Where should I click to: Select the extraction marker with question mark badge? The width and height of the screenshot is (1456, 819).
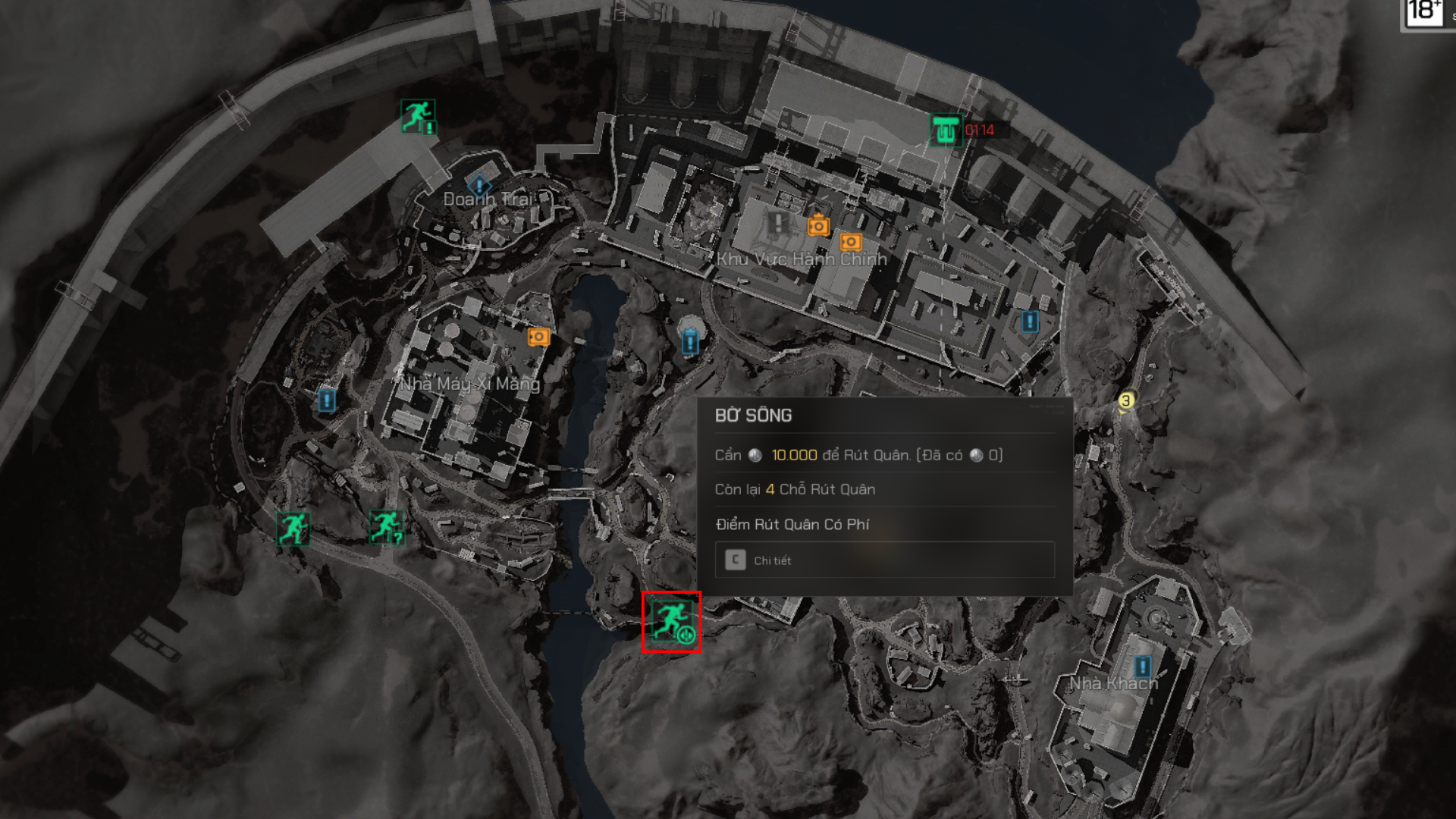(386, 526)
